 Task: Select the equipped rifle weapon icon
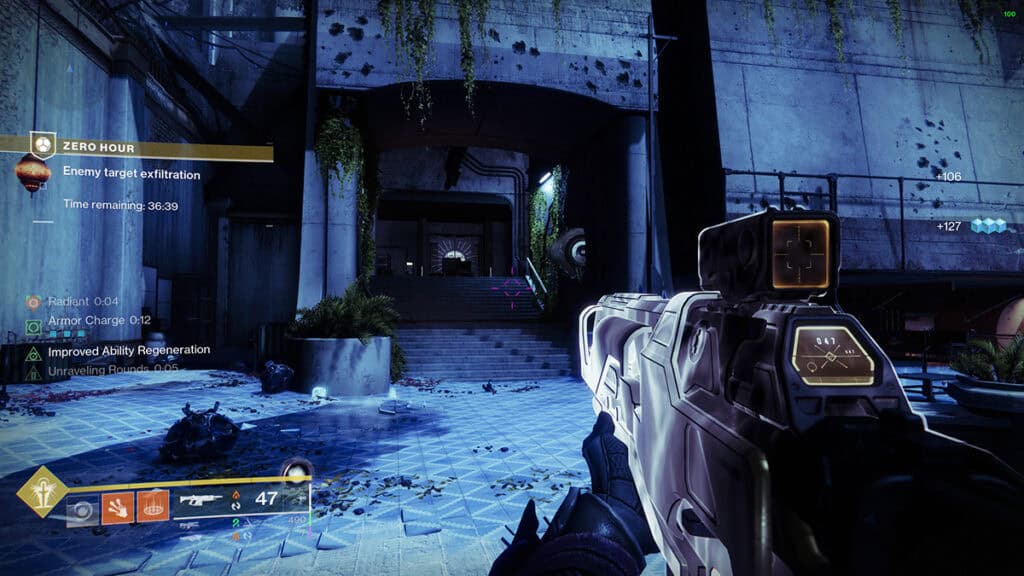coord(201,499)
